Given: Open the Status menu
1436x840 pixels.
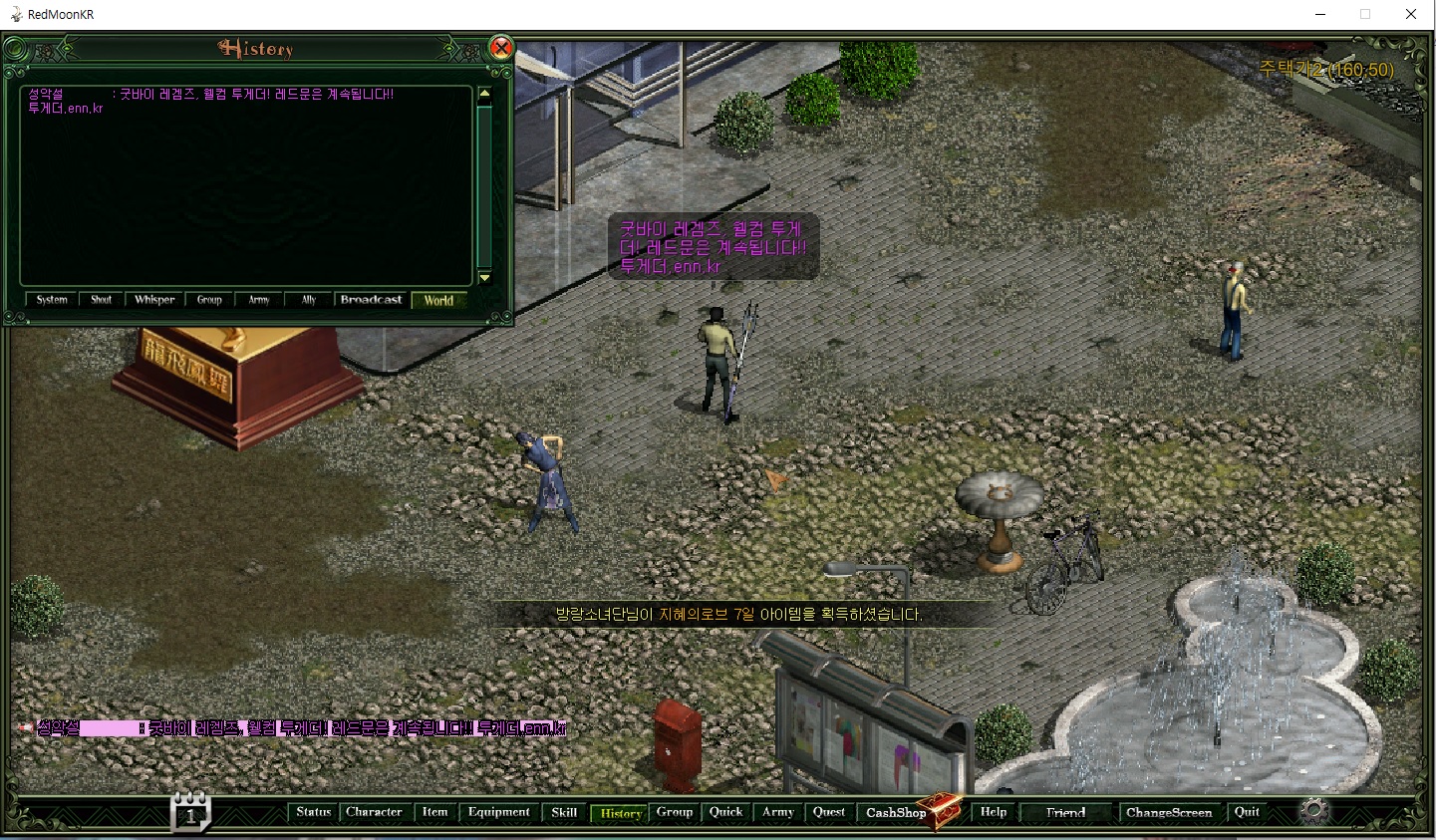Looking at the screenshot, I should 313,812.
